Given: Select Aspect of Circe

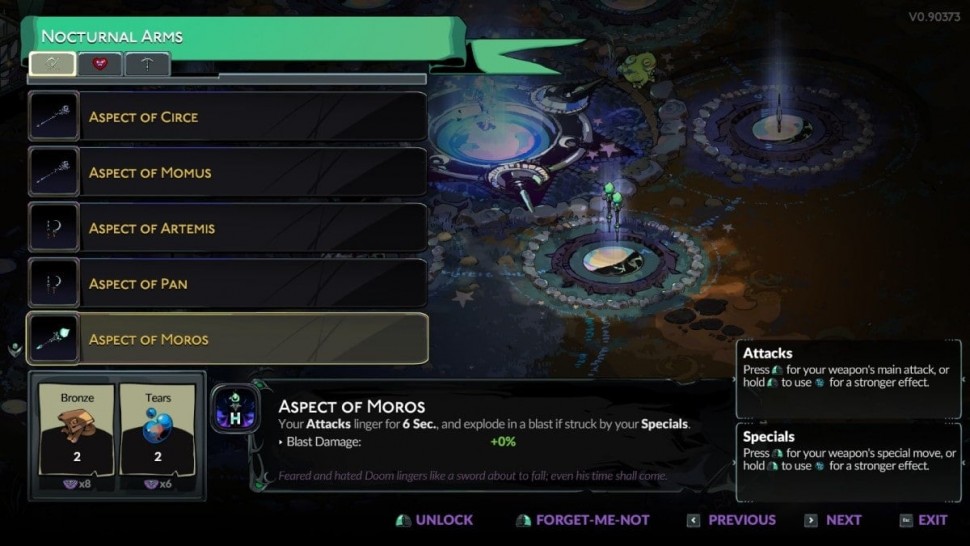Looking at the screenshot, I should 228,117.
